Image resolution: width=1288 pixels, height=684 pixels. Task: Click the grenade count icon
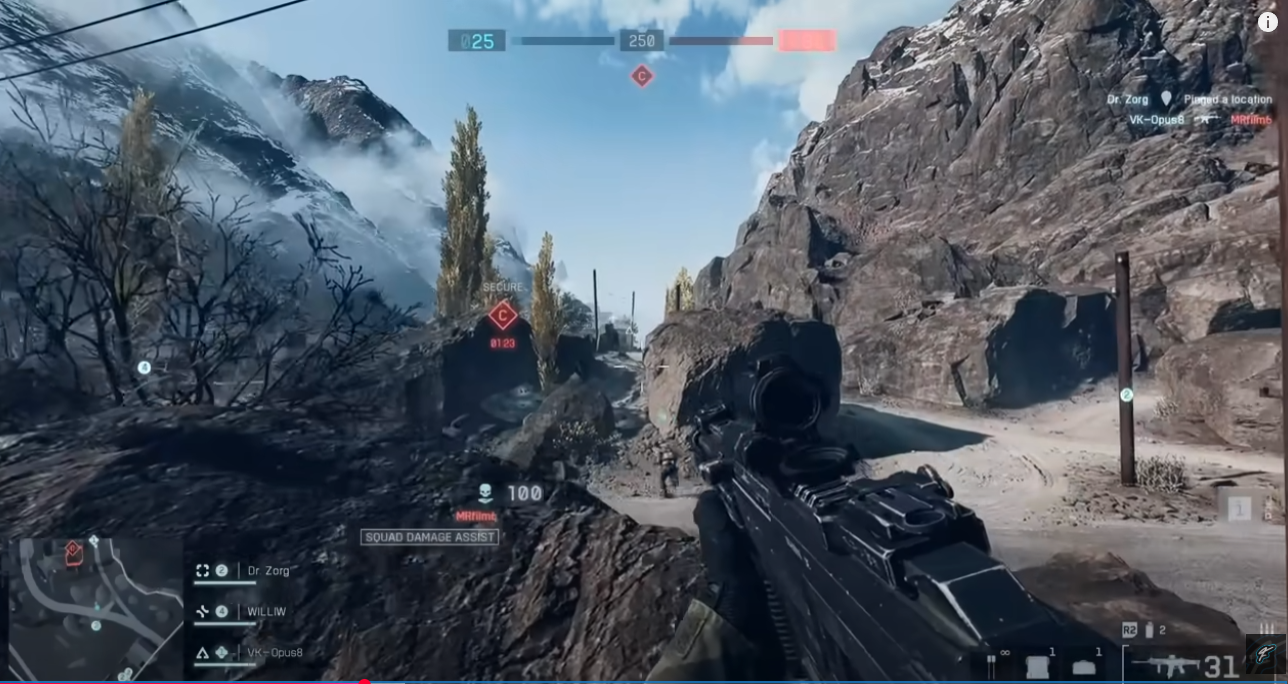tap(1150, 630)
